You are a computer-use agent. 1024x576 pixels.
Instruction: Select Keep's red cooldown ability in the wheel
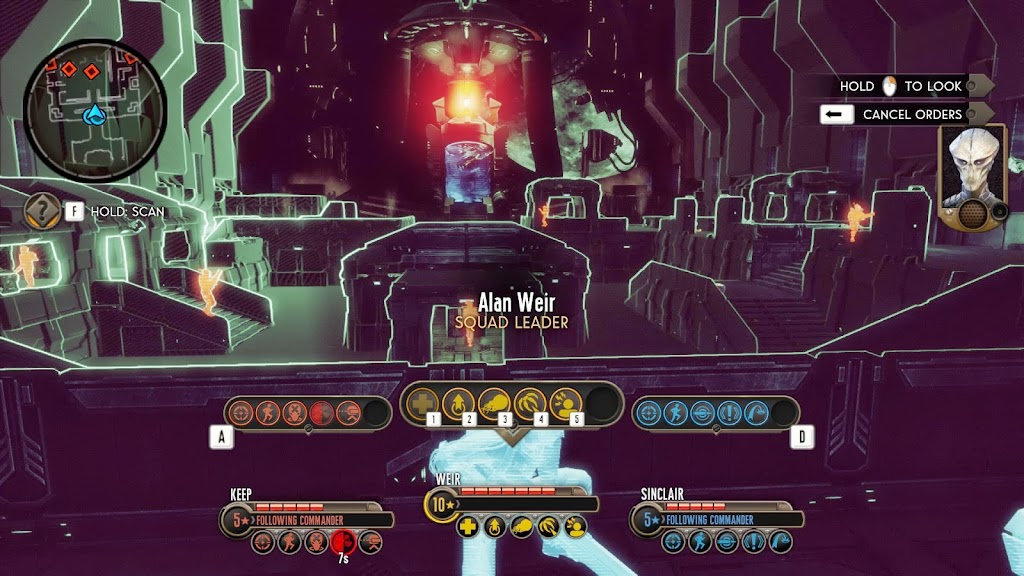(322, 412)
